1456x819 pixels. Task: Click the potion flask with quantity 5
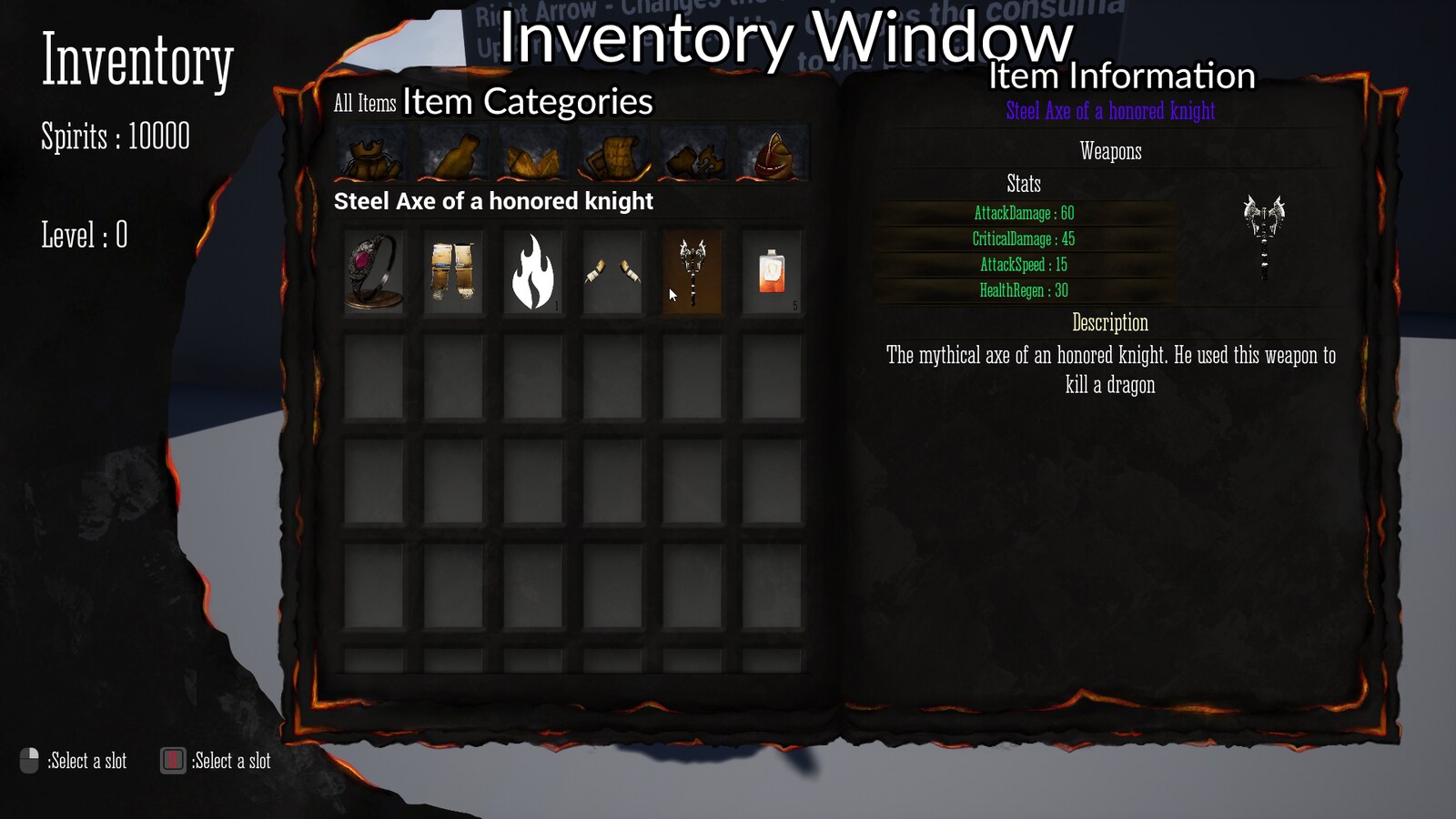tap(773, 271)
